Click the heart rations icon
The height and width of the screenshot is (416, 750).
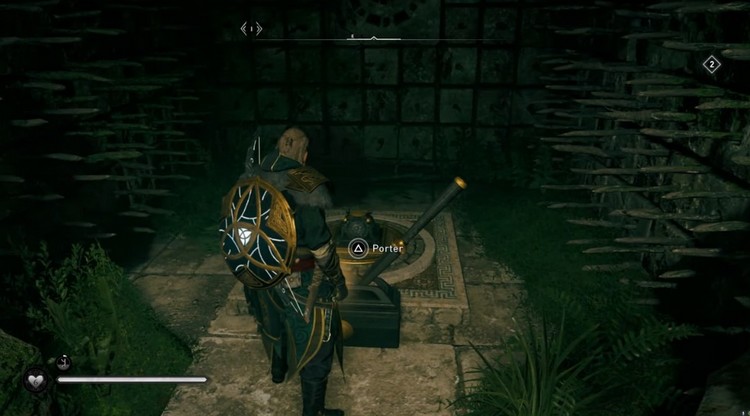[36, 380]
